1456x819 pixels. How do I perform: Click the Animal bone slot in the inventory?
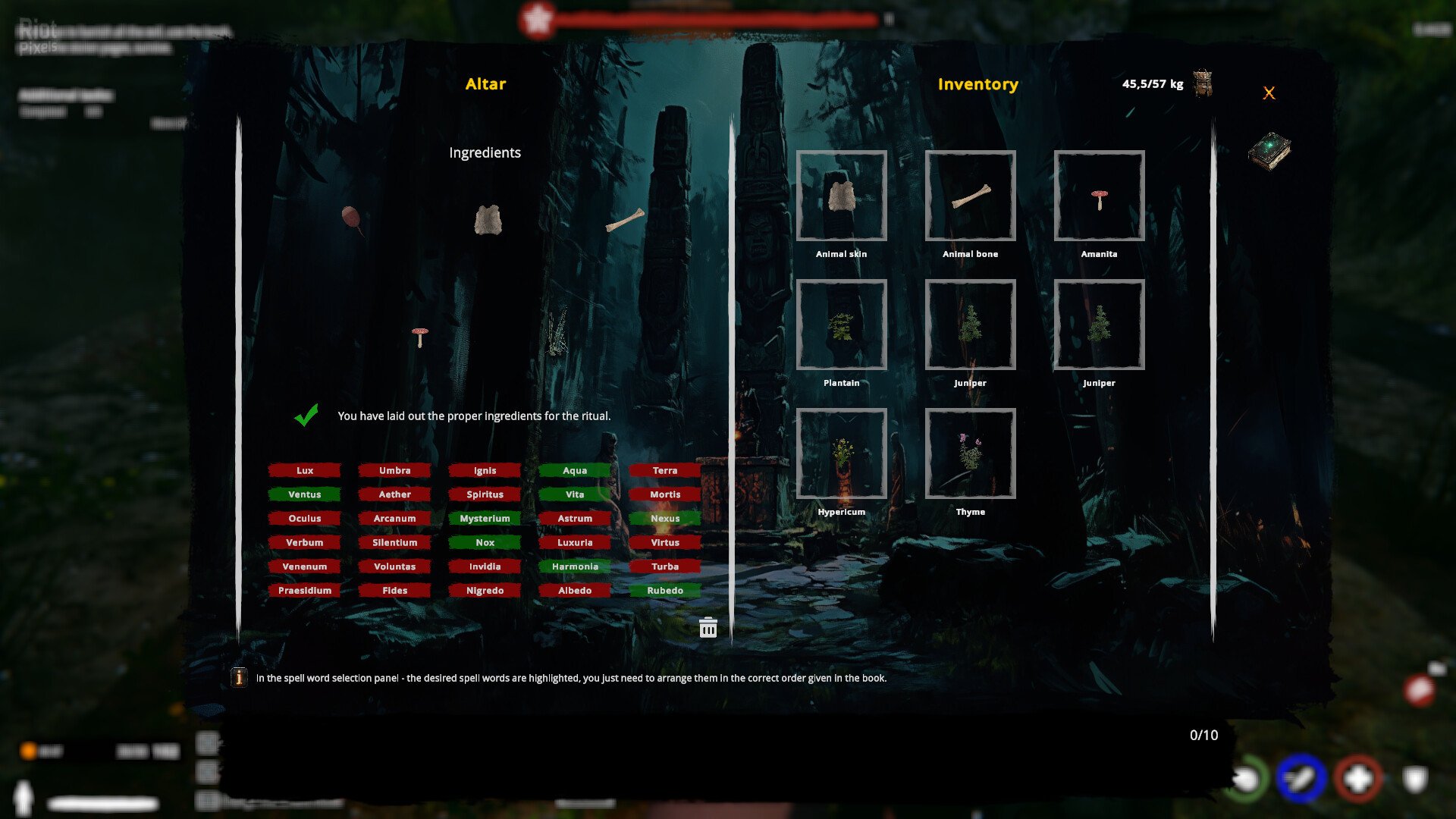point(970,198)
